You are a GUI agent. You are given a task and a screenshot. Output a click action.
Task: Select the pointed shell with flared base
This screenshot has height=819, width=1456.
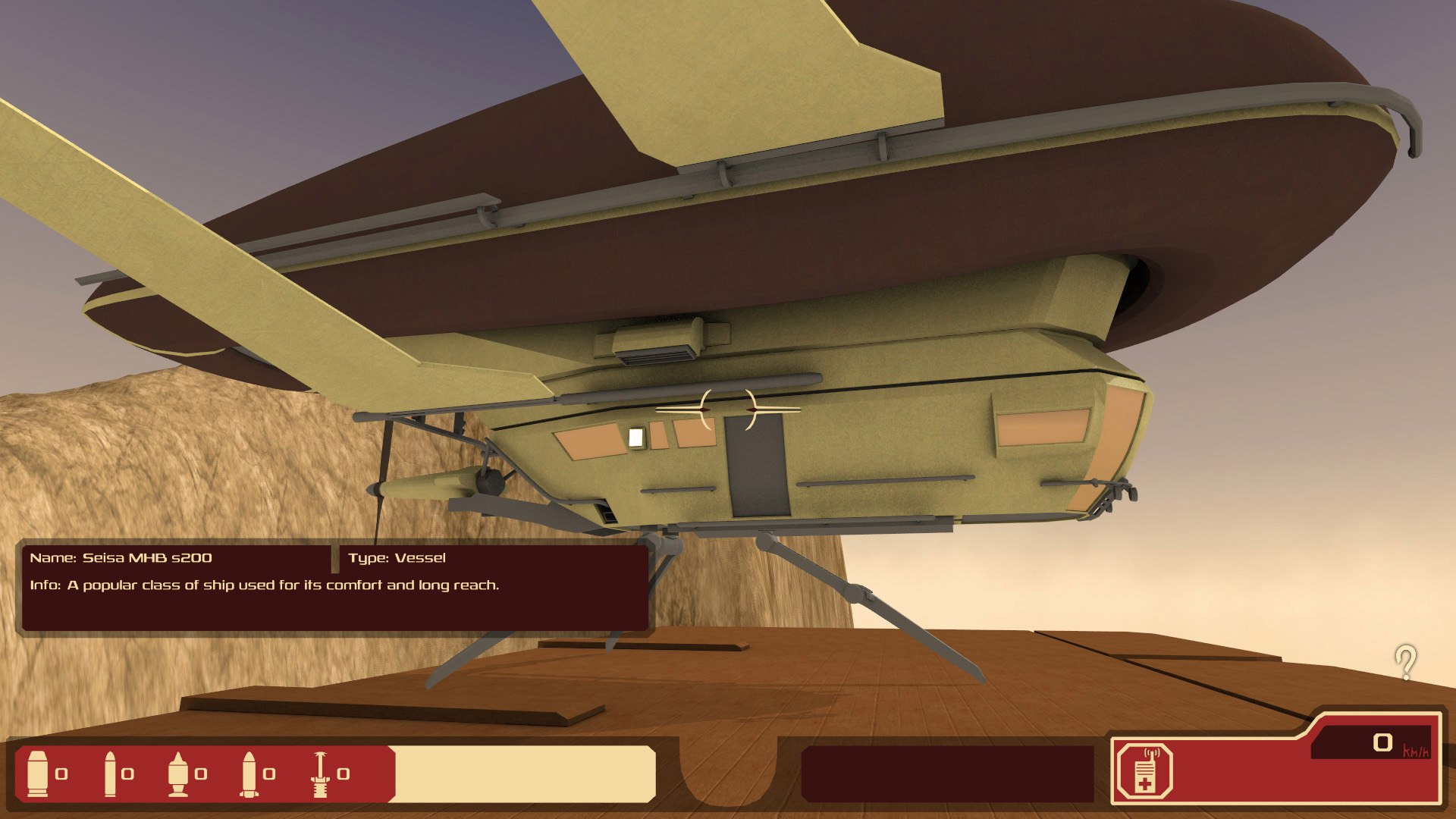[x=178, y=773]
